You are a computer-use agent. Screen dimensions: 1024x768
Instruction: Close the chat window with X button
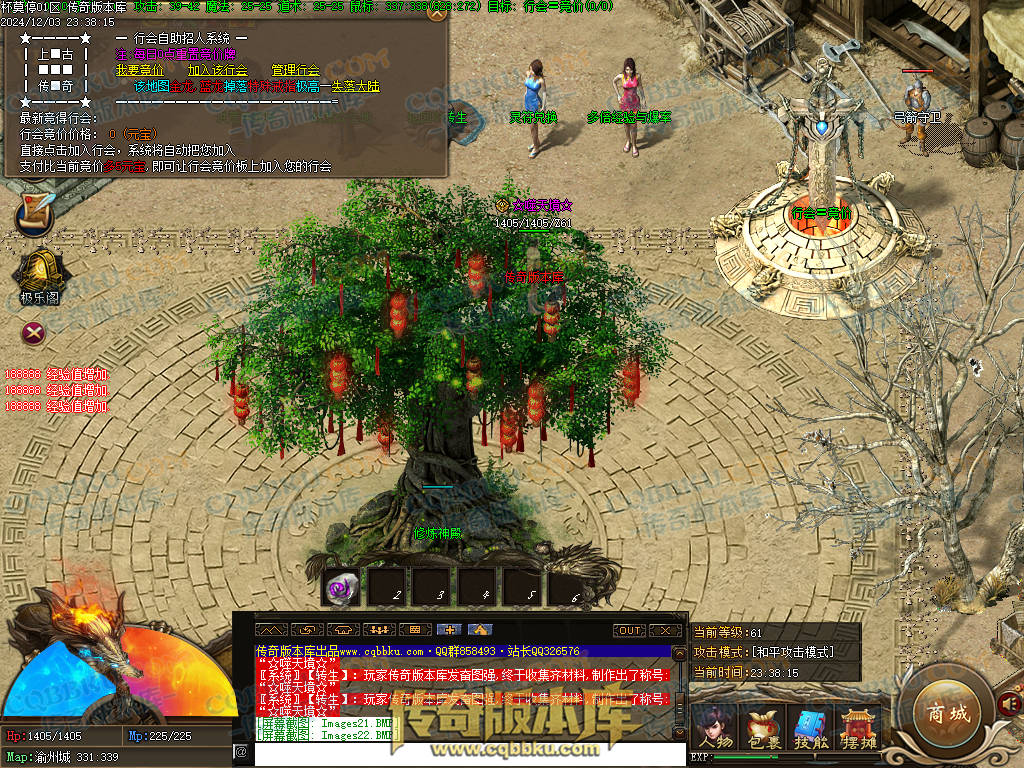[x=665, y=631]
